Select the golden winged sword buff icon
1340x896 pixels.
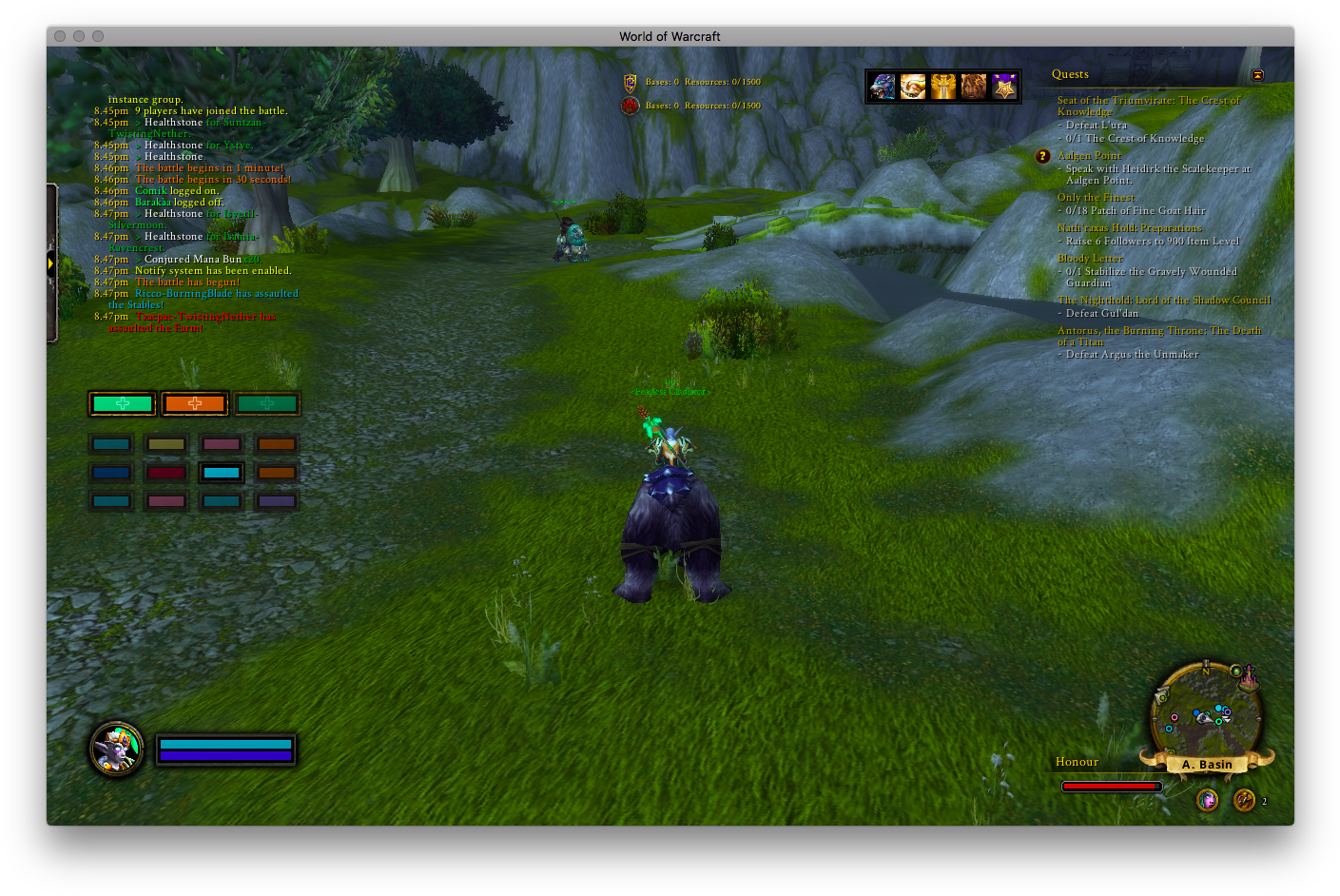pos(943,87)
